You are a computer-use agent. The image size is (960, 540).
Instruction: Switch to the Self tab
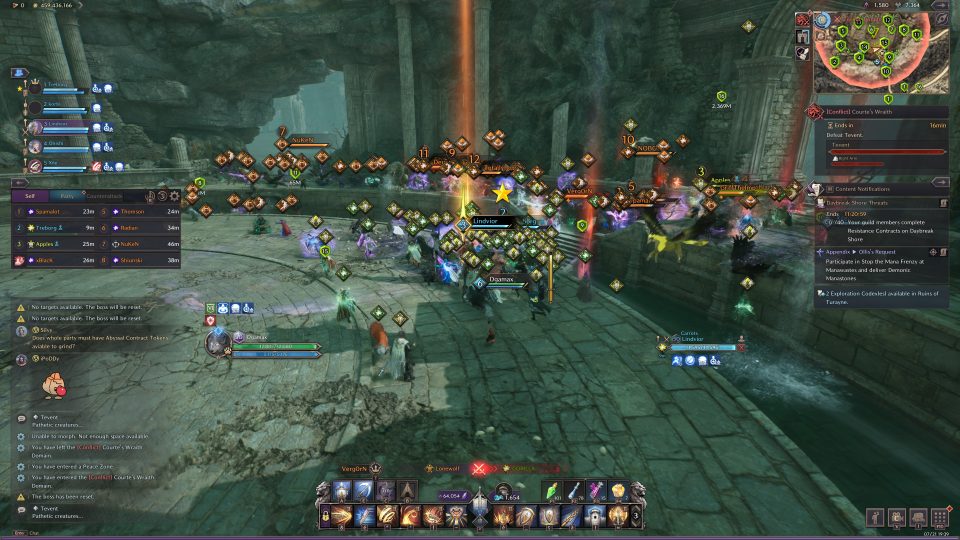29,196
